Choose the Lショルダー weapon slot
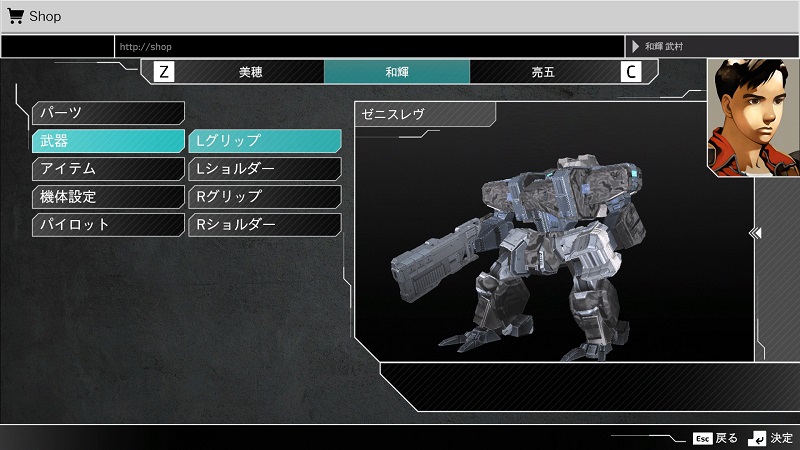This screenshot has height=450, width=800. pos(264,169)
